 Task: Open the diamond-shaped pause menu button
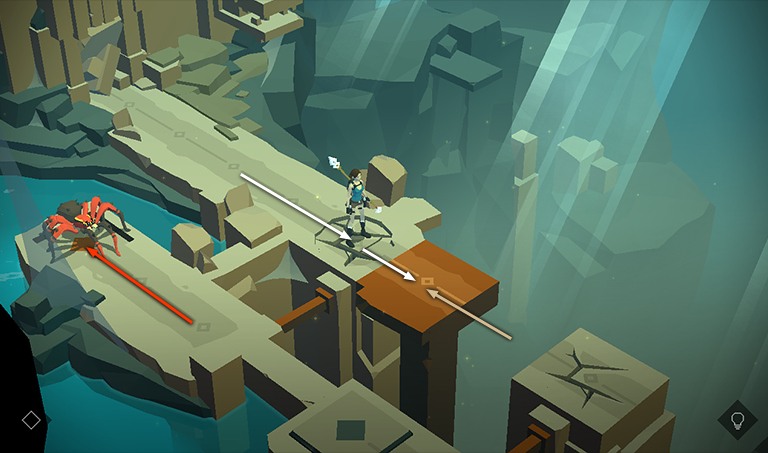tap(31, 420)
